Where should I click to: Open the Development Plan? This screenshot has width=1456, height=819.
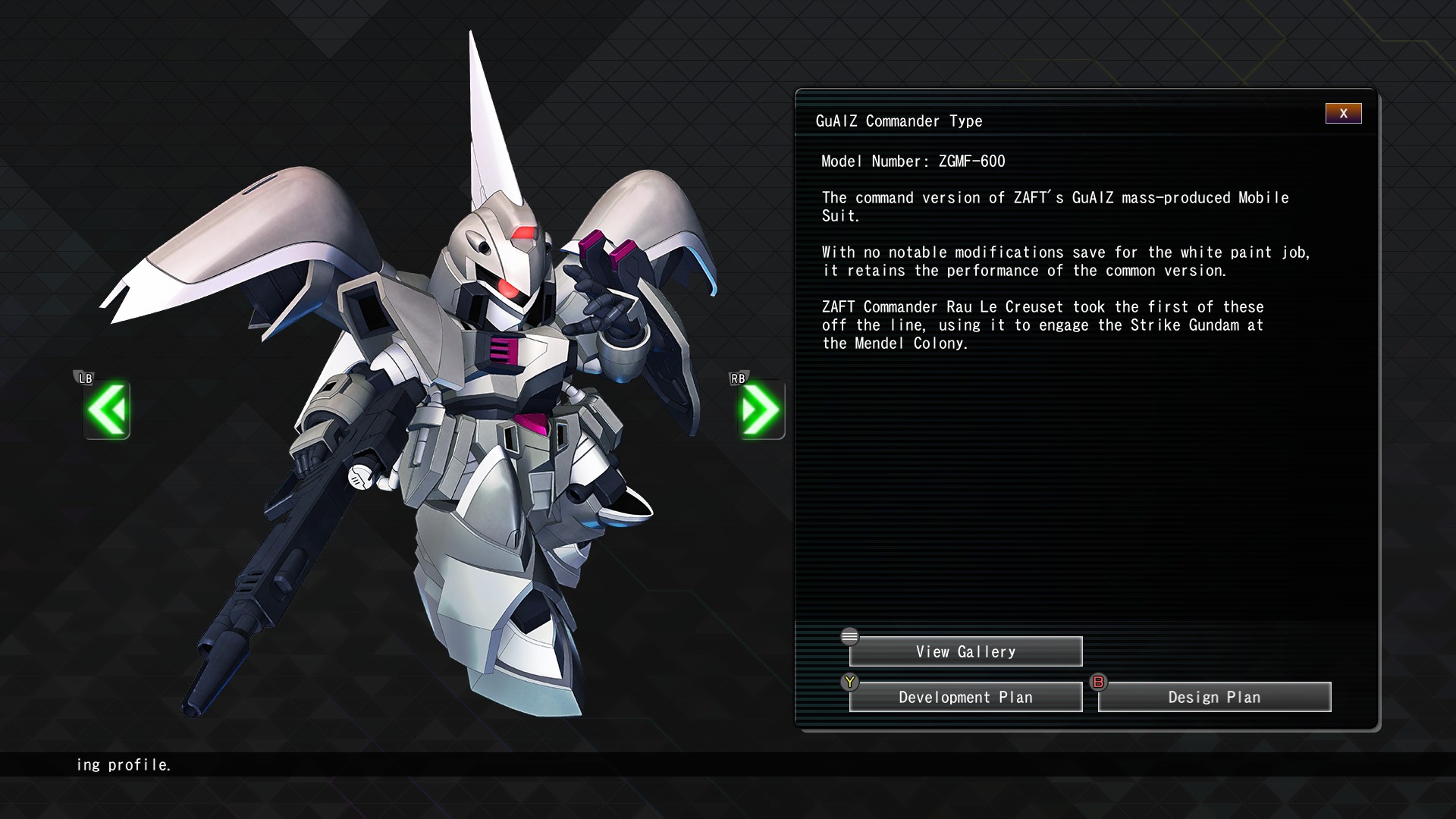965,698
